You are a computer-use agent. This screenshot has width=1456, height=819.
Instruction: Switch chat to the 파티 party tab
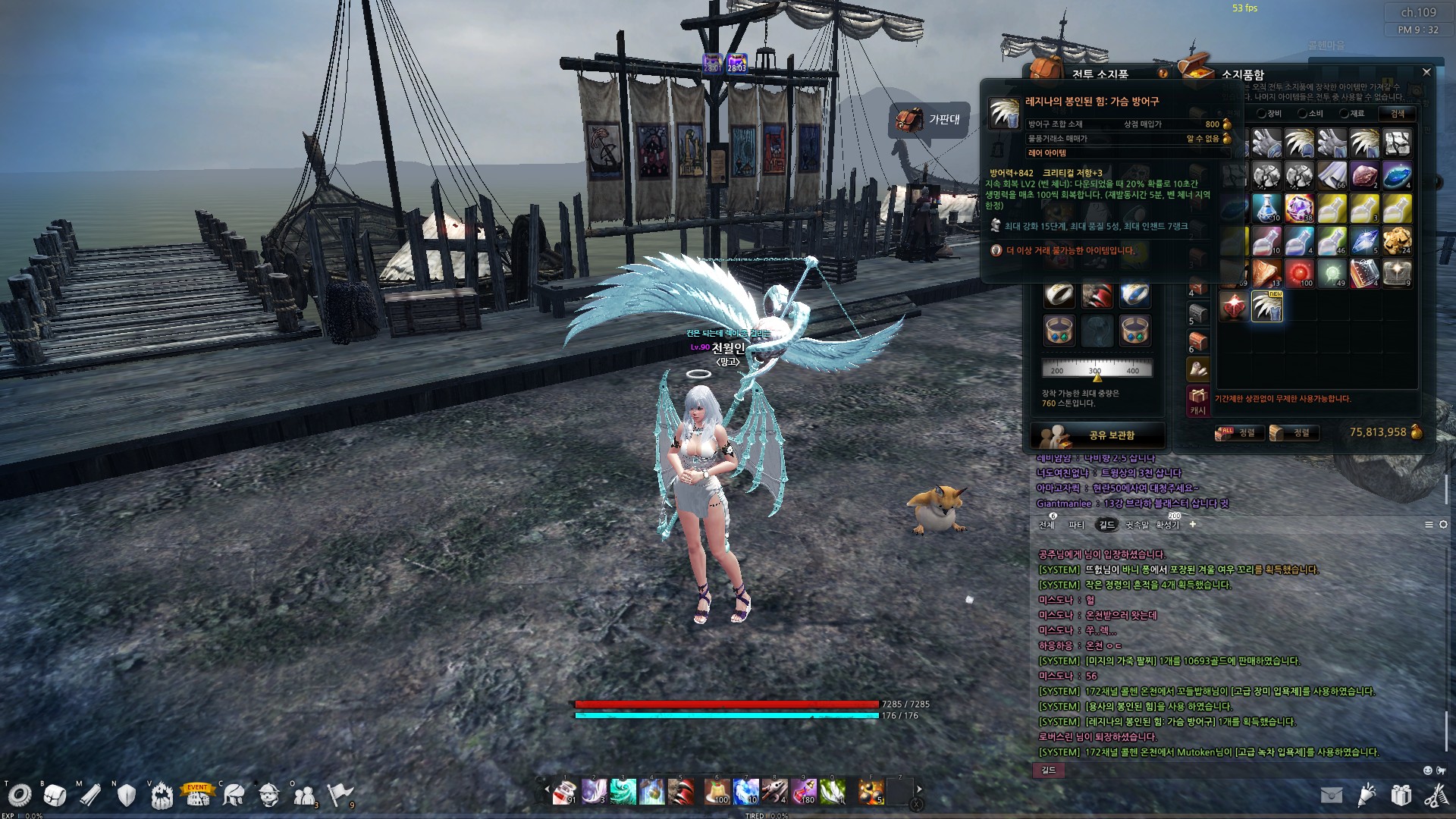(x=1076, y=525)
